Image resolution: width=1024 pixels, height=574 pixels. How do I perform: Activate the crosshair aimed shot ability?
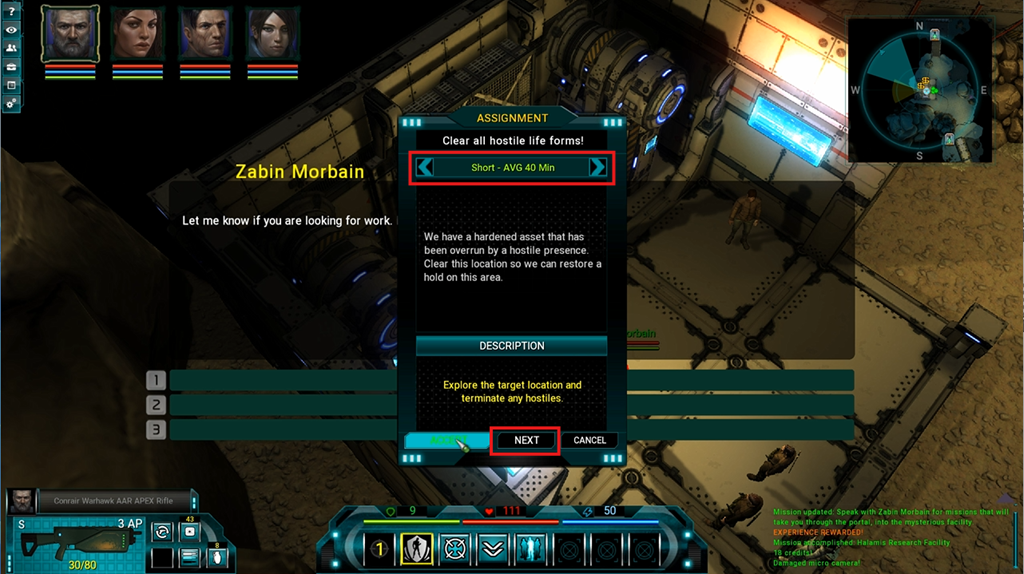[x=455, y=548]
